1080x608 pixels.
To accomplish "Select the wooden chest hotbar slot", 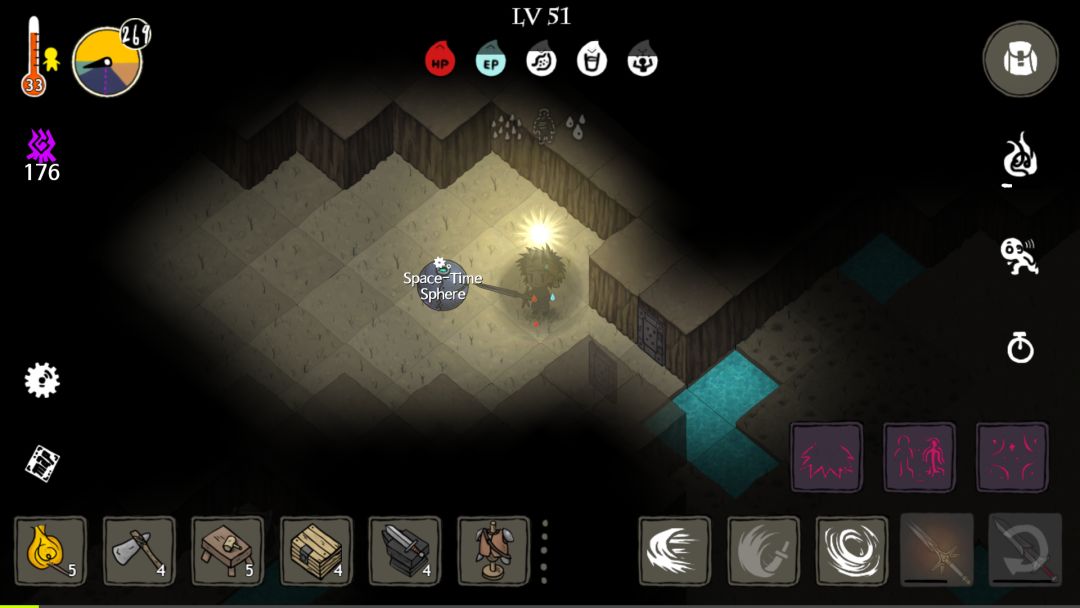I will pos(316,550).
